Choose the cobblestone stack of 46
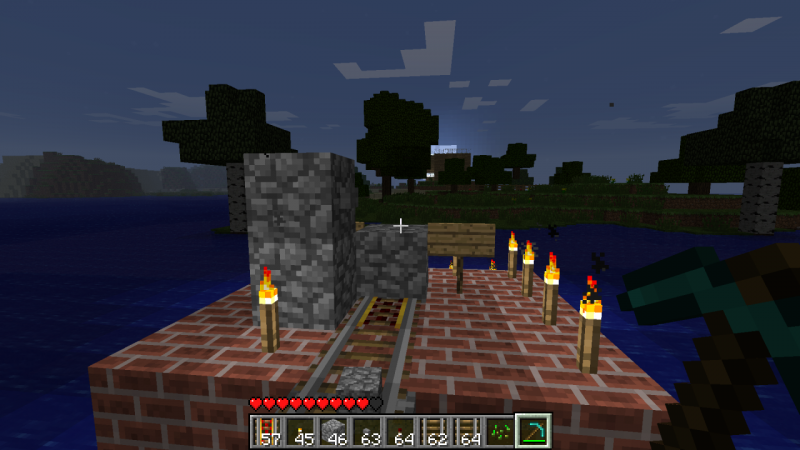Screen dimensions: 800x450 coord(332,431)
